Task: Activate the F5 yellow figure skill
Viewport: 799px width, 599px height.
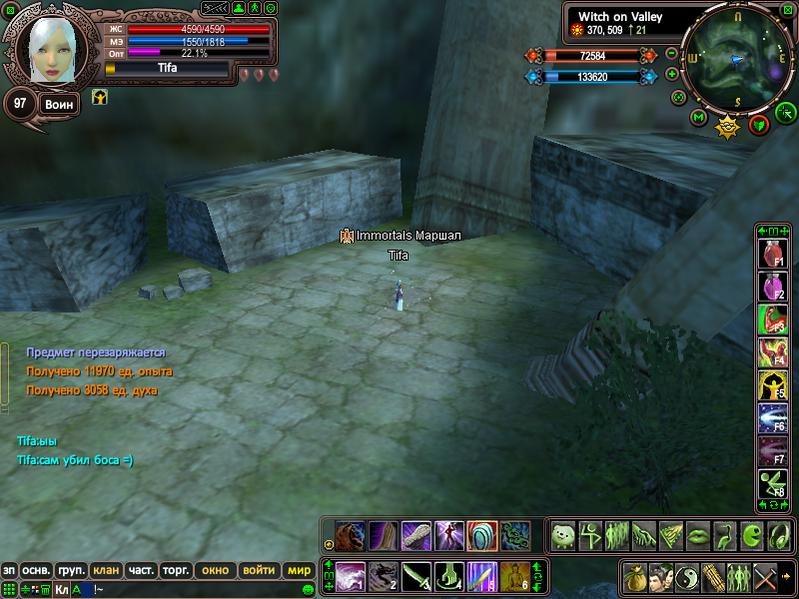Action: [772, 387]
